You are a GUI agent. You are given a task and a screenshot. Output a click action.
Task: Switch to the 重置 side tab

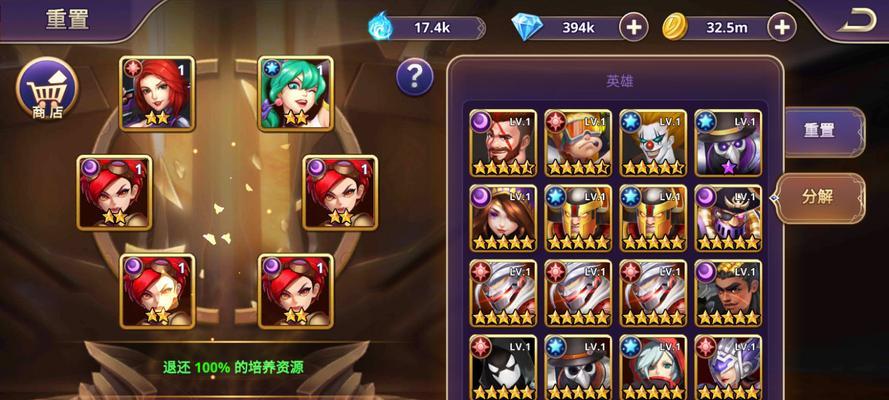pyautogui.click(x=820, y=130)
